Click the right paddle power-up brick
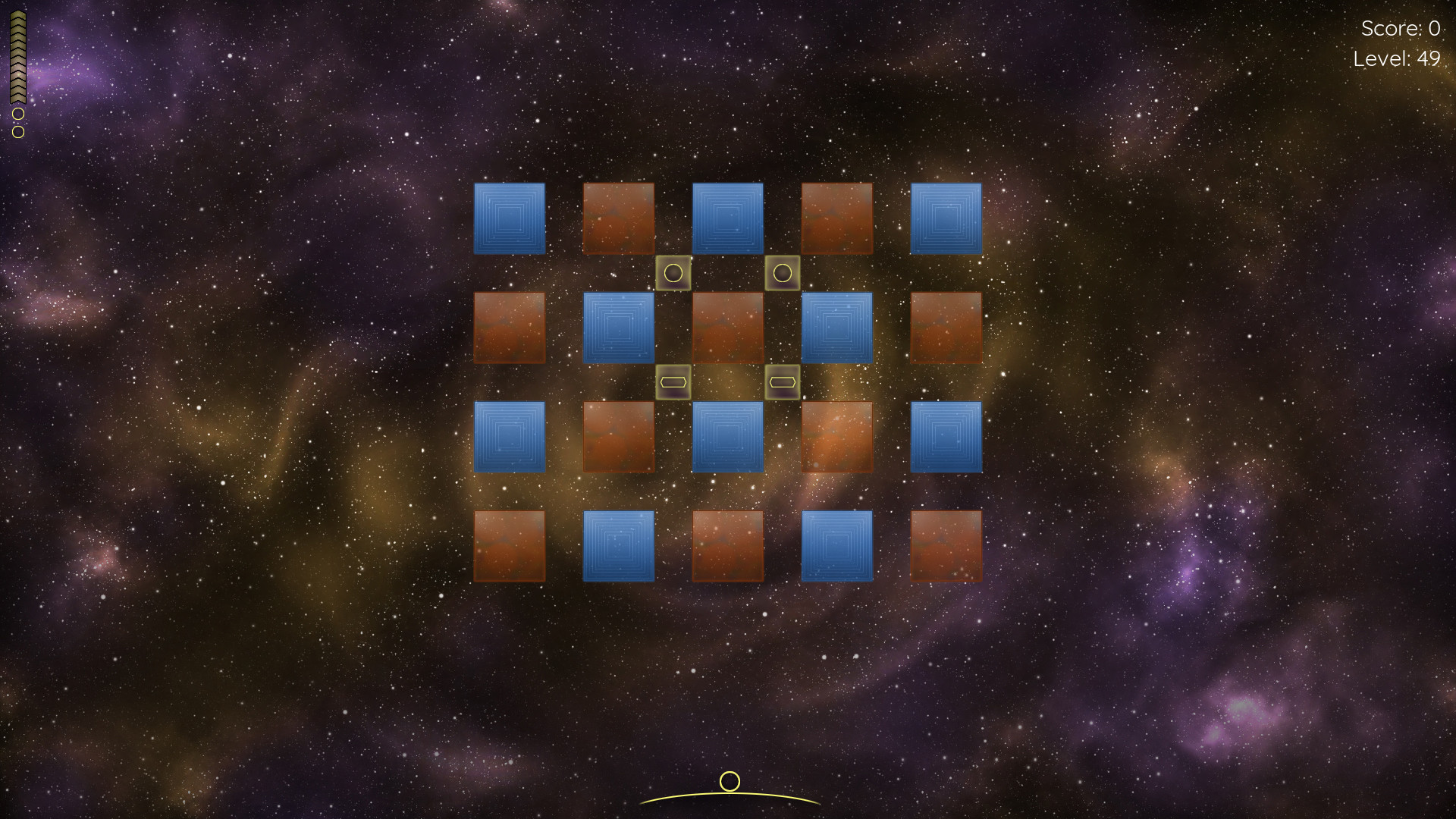The height and width of the screenshot is (819, 1456). 783,384
